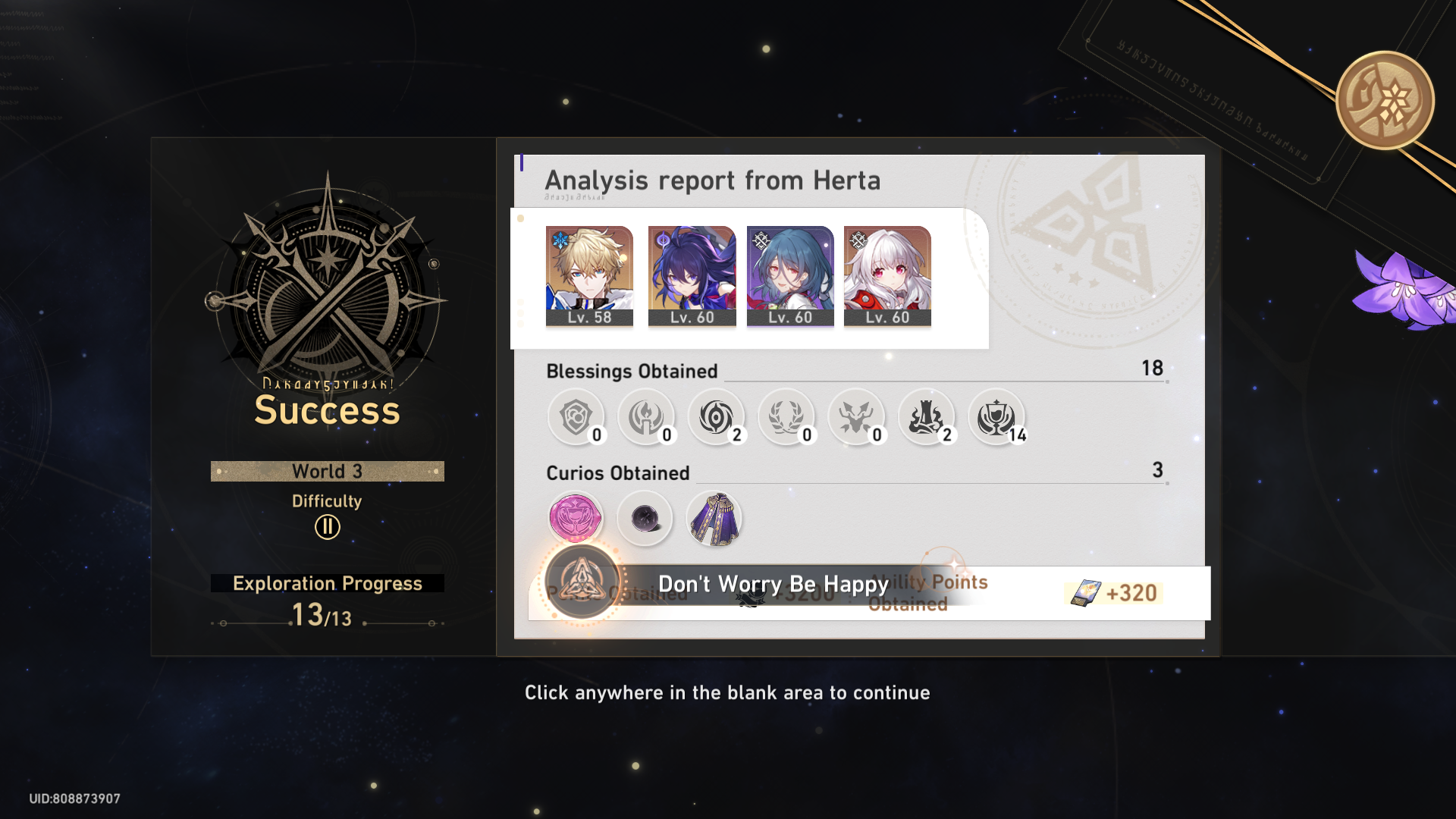The image size is (1456, 819).
Task: Select the Abundance laurel blessing icon
Action: (x=787, y=417)
